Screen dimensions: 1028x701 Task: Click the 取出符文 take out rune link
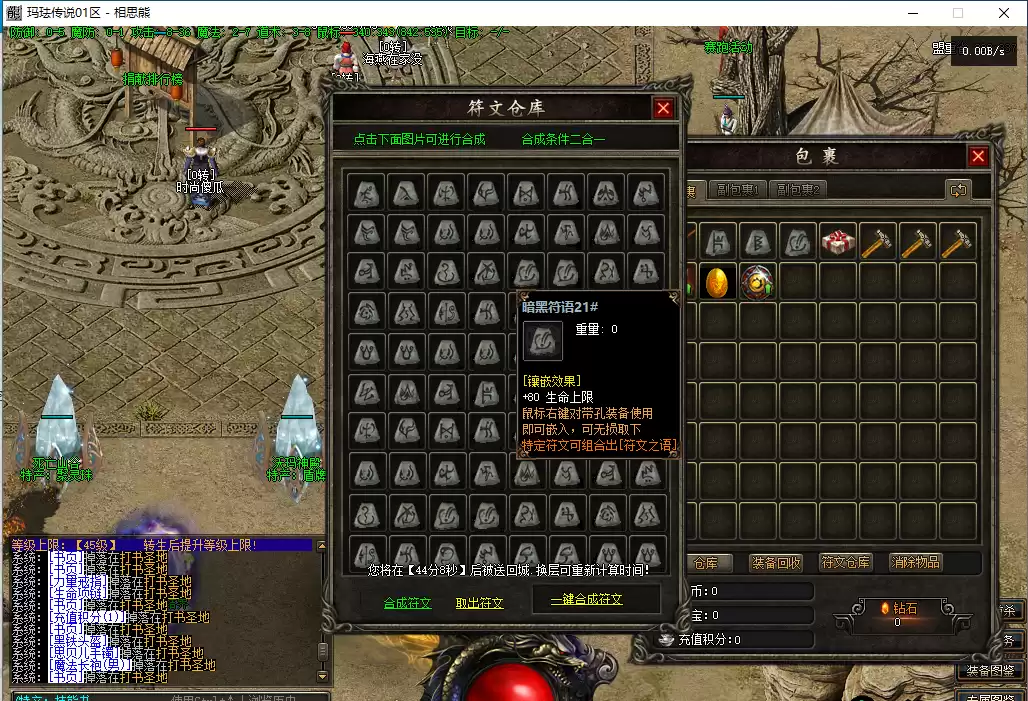click(x=480, y=603)
